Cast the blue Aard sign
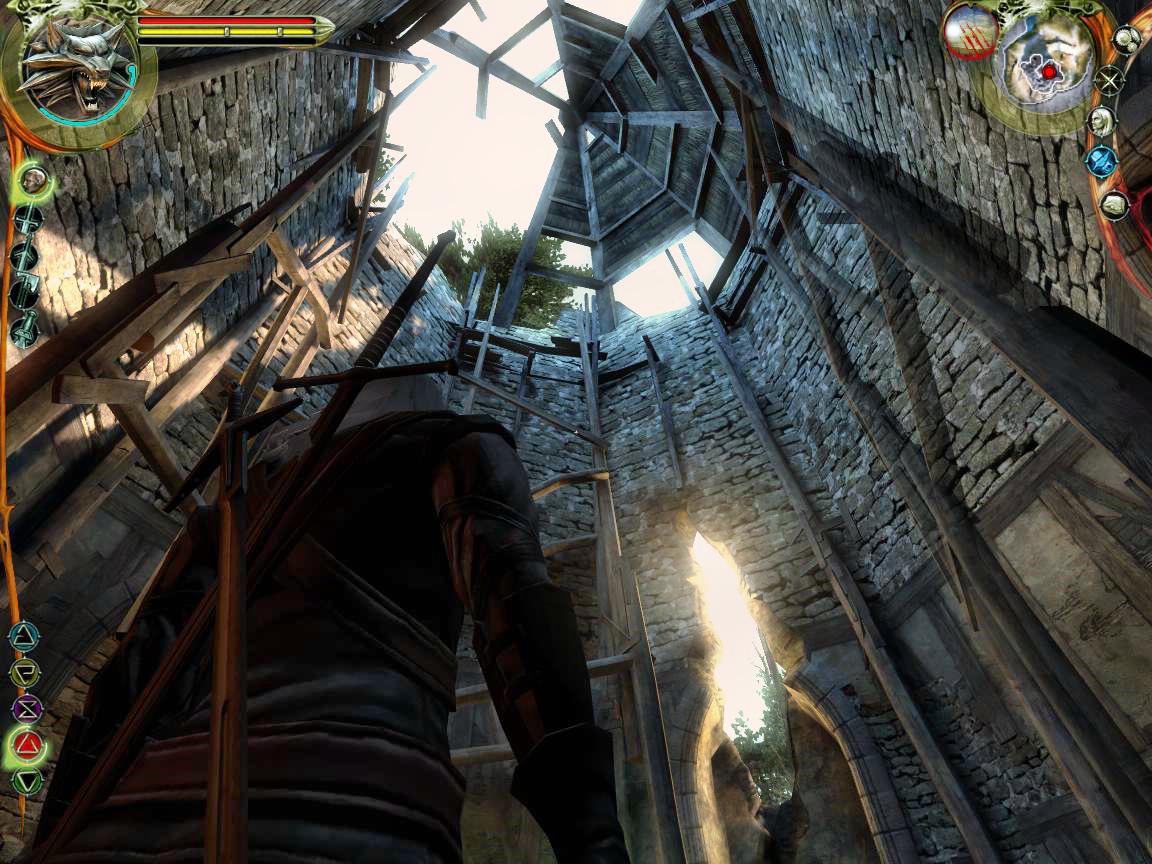The image size is (1152, 864). 22,633
